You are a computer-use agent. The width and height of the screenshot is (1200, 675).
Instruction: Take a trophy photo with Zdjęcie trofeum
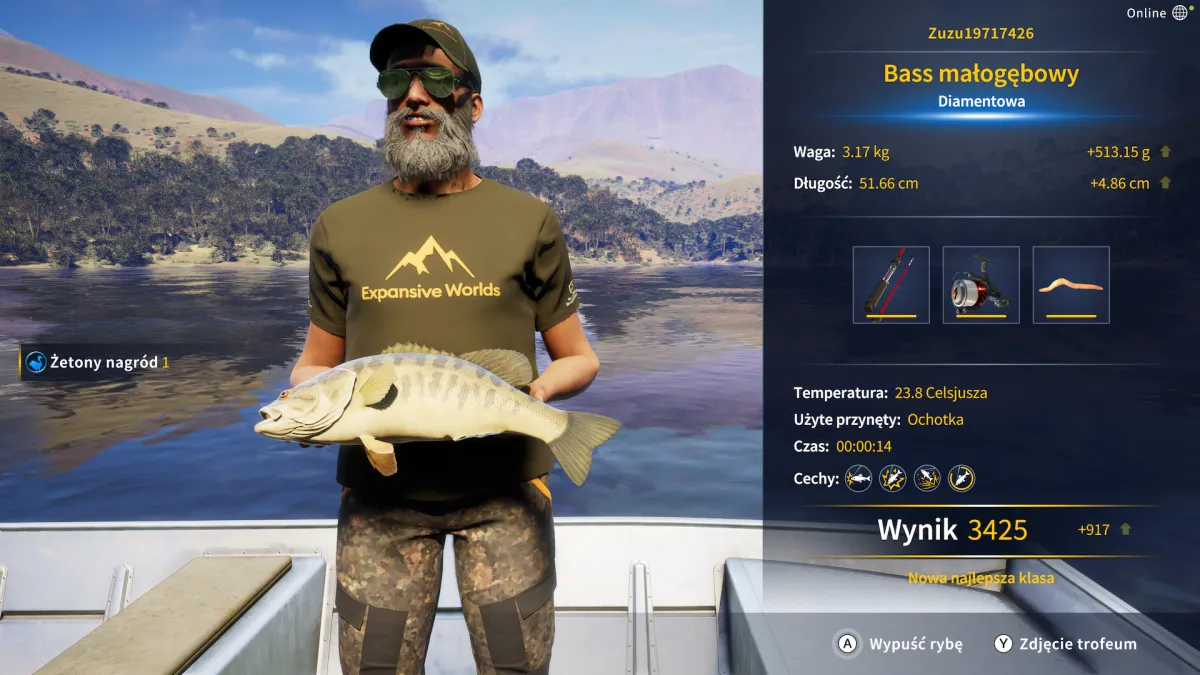click(x=1064, y=644)
